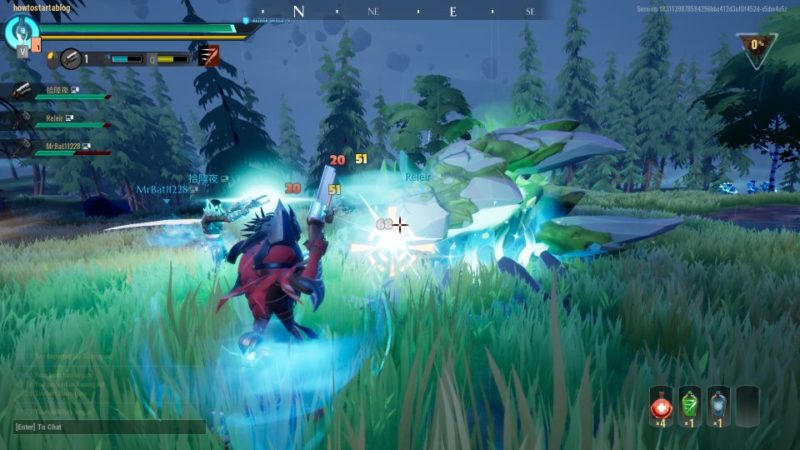
Task: Click the compass bar's N heading
Action: (x=298, y=12)
